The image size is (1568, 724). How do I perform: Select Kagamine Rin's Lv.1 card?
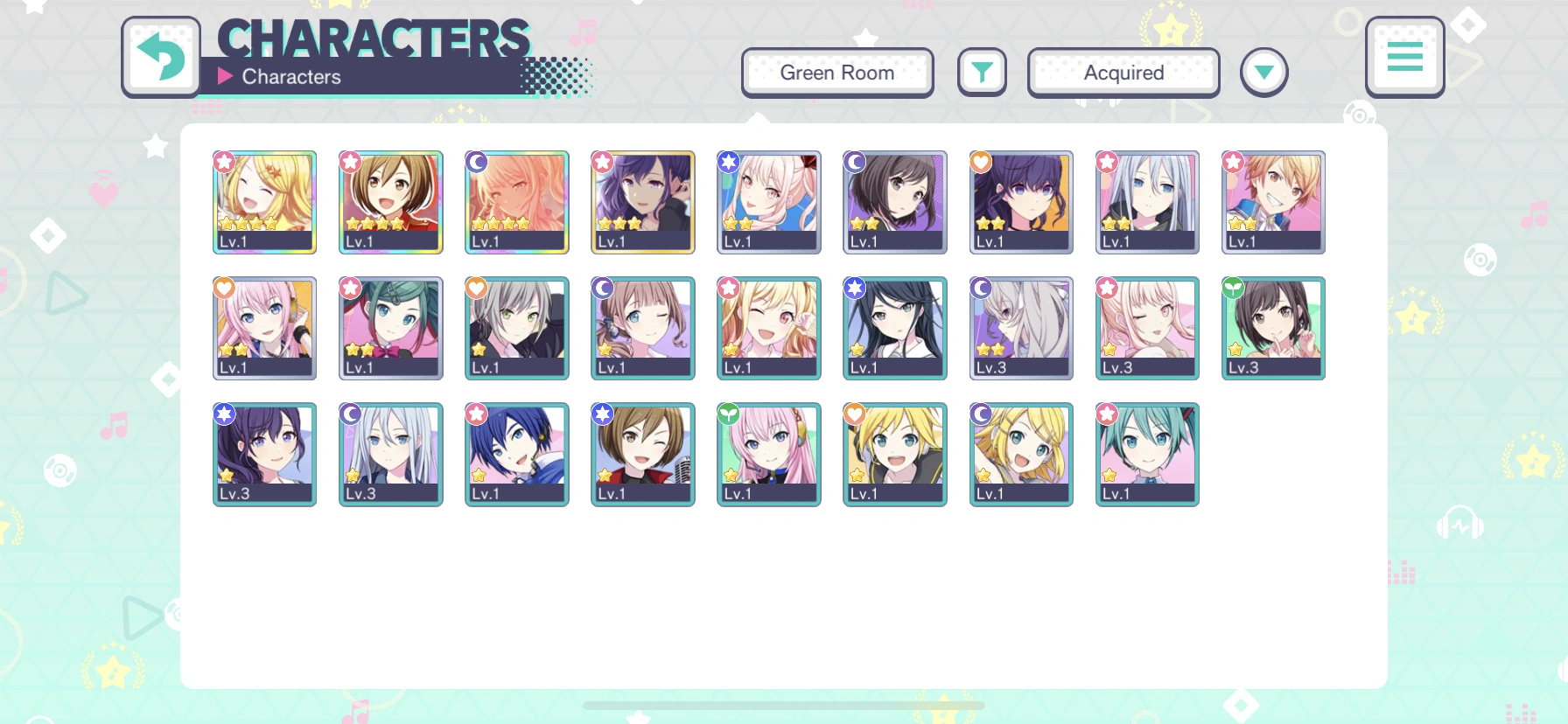pos(1020,455)
